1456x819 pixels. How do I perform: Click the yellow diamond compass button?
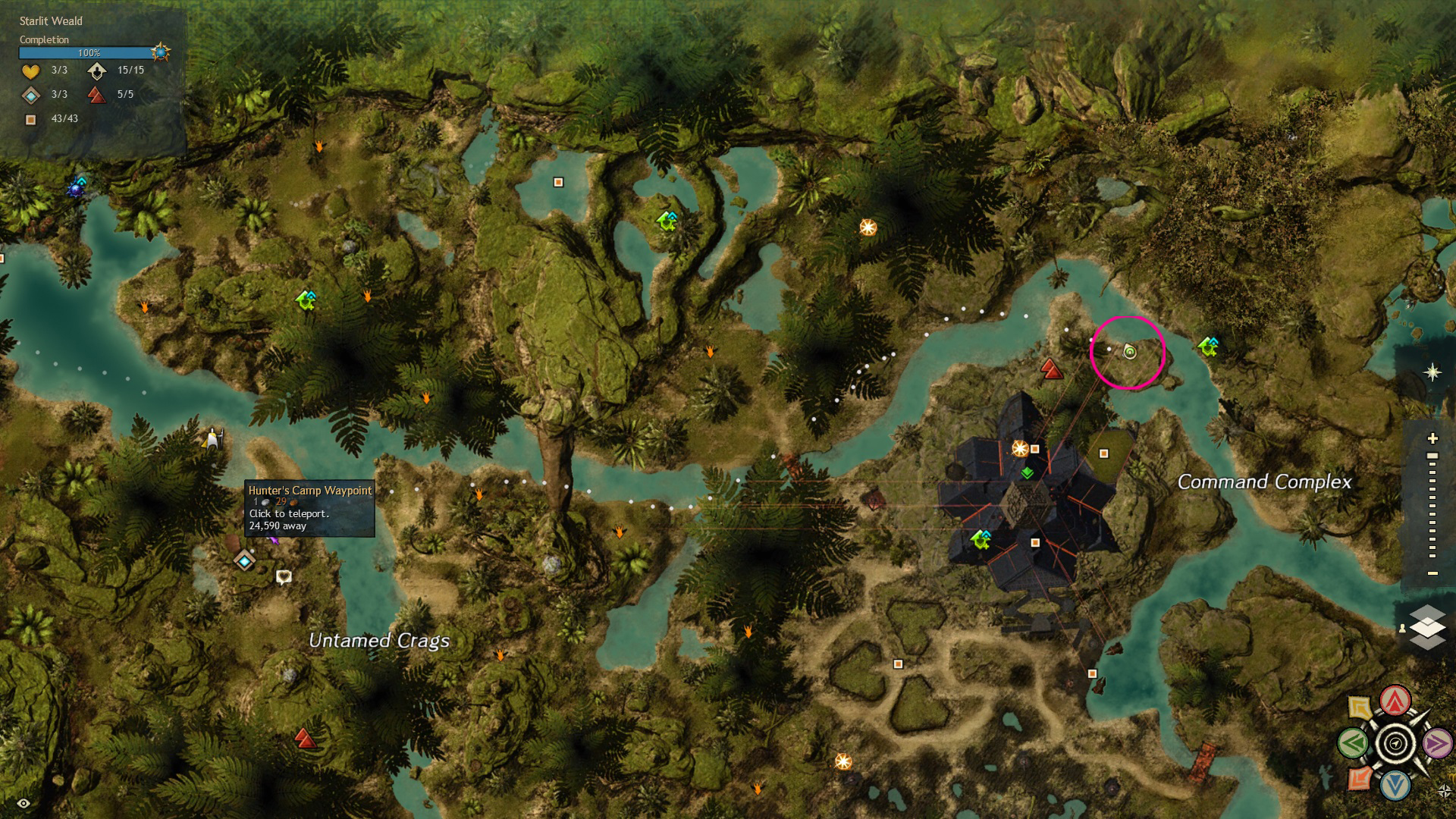[x=1360, y=708]
